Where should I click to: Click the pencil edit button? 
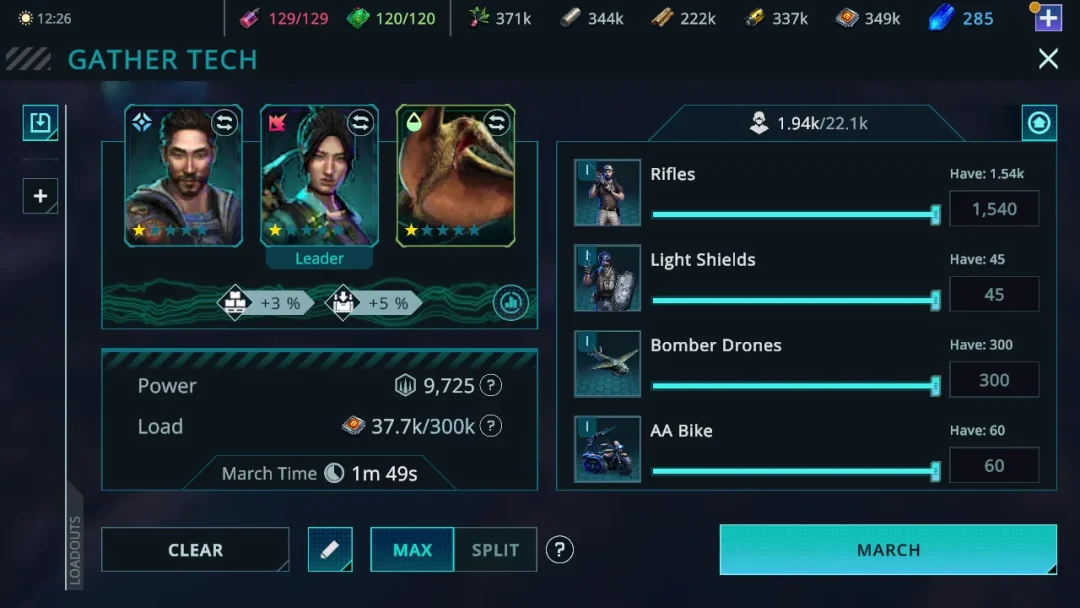point(330,550)
